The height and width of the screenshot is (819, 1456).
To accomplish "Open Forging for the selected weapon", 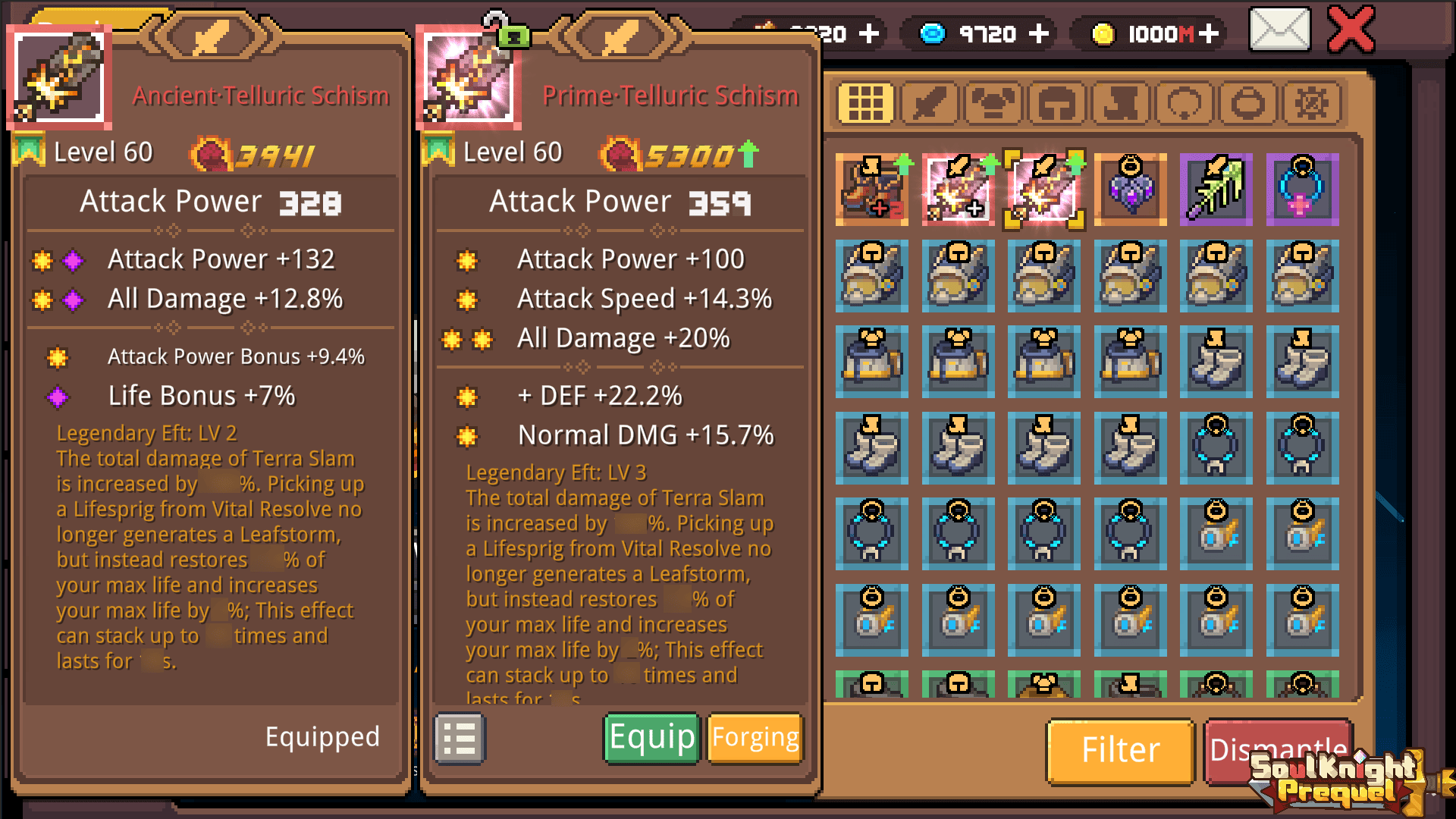I will 755,738.
